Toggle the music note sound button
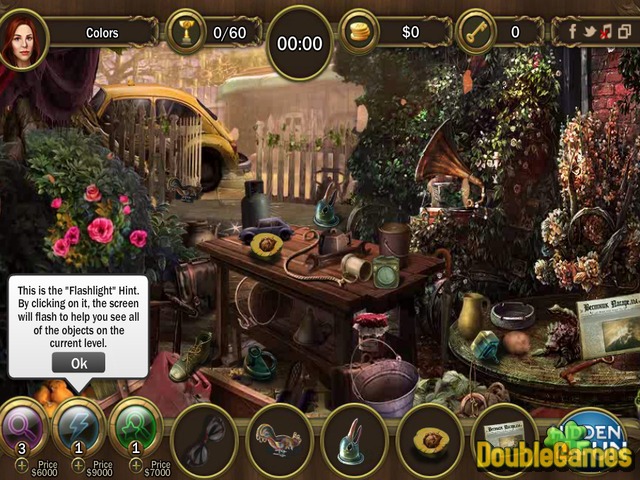Image resolution: width=640 pixels, height=480 pixels. click(x=605, y=32)
